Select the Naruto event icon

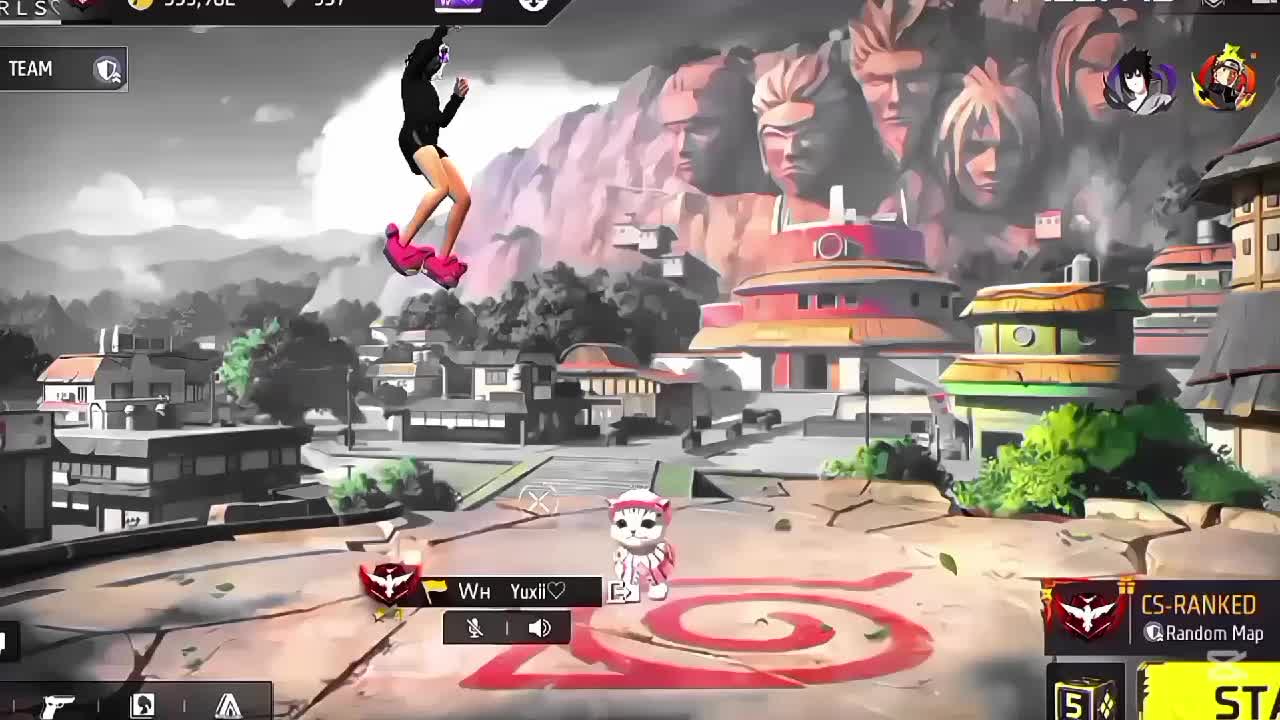click(1225, 80)
